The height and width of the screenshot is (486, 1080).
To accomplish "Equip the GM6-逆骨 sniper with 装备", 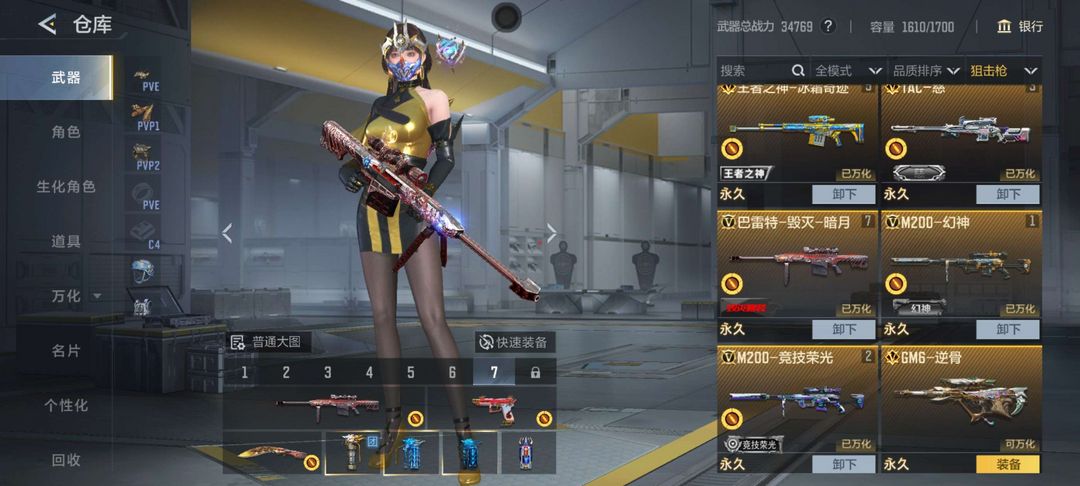I will (x=1007, y=464).
